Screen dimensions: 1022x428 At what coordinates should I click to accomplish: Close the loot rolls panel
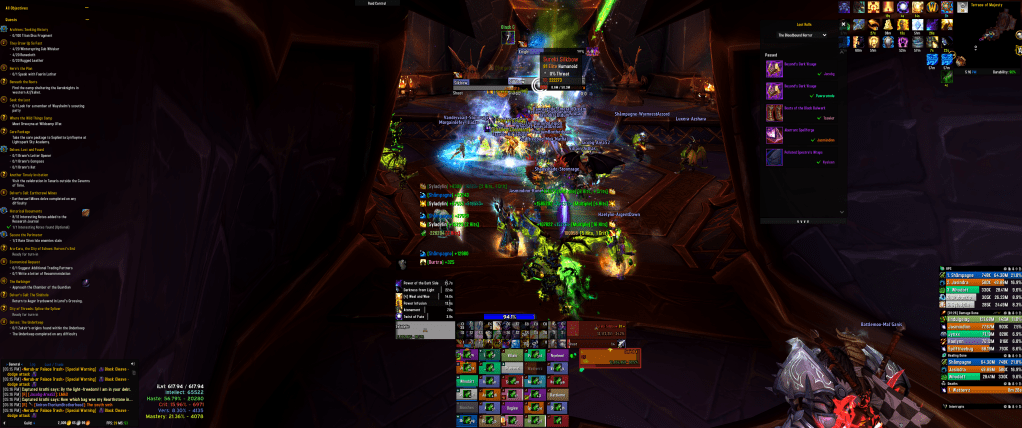coord(843,25)
